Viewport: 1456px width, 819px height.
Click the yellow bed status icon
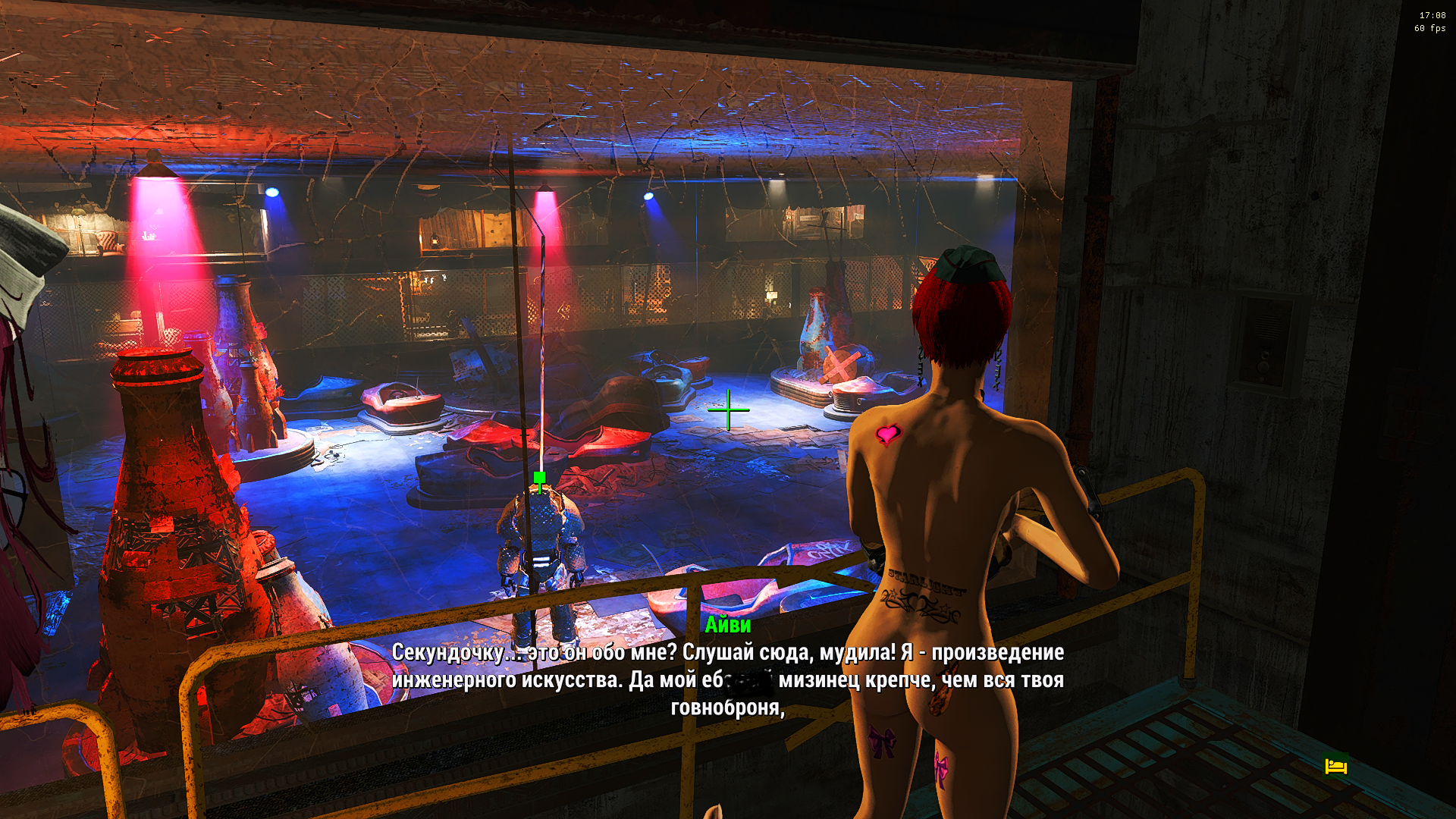1335,767
